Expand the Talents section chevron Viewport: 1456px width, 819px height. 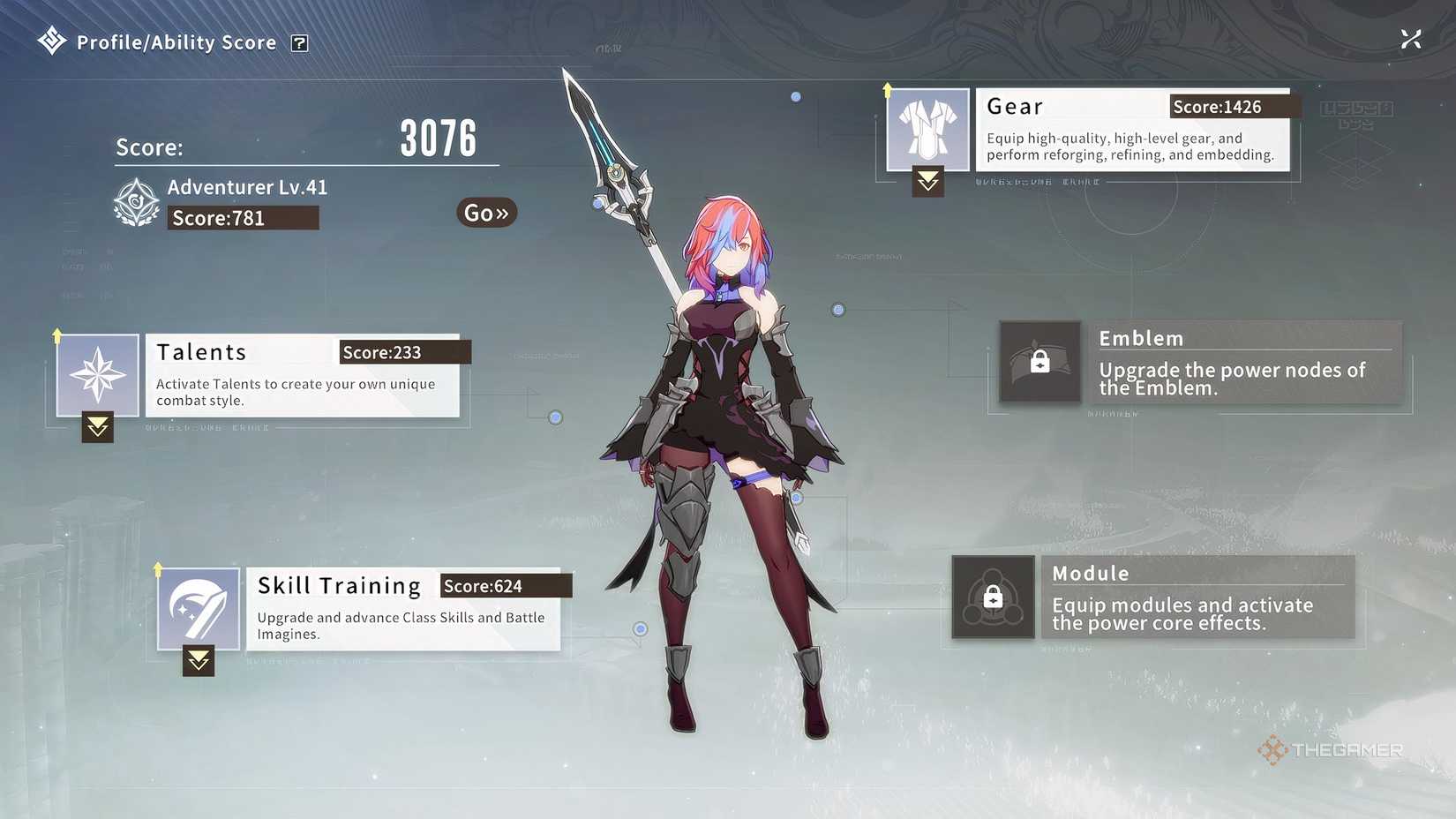[97, 428]
